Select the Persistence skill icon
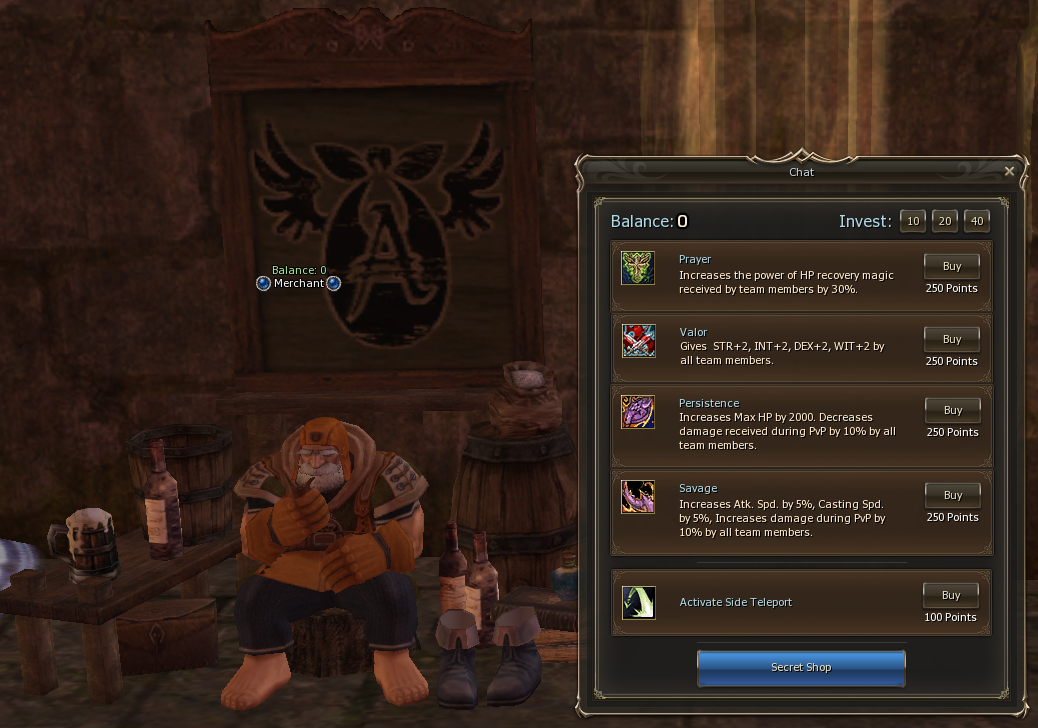This screenshot has width=1038, height=728. [638, 412]
